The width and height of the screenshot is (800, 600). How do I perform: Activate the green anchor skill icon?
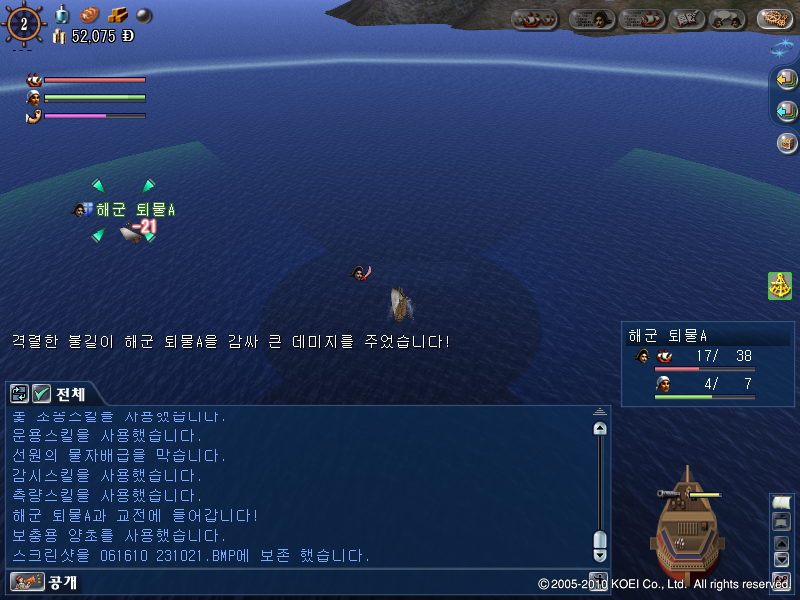tap(780, 285)
